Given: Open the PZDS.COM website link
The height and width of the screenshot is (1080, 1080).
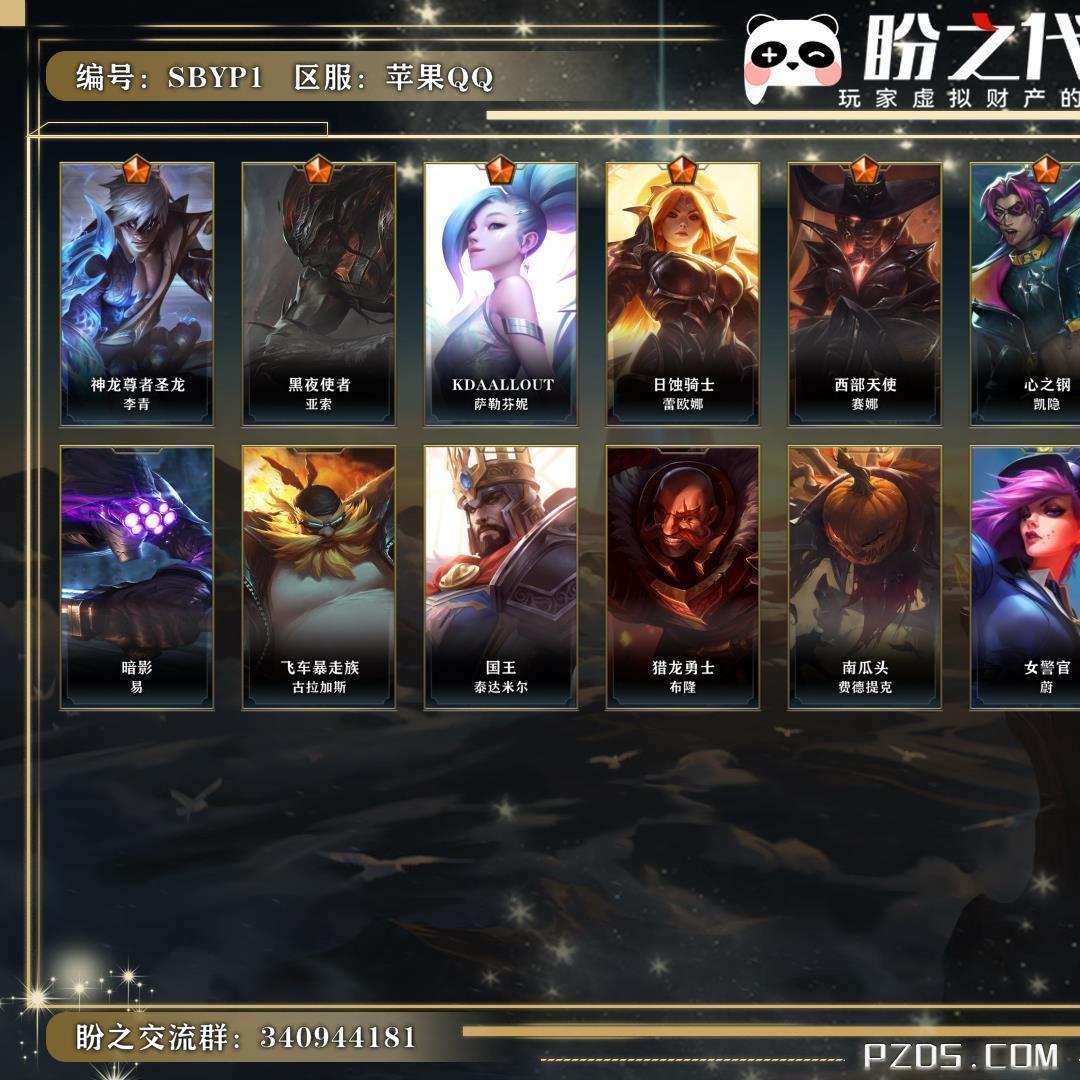Looking at the screenshot, I should (x=960, y=1055).
